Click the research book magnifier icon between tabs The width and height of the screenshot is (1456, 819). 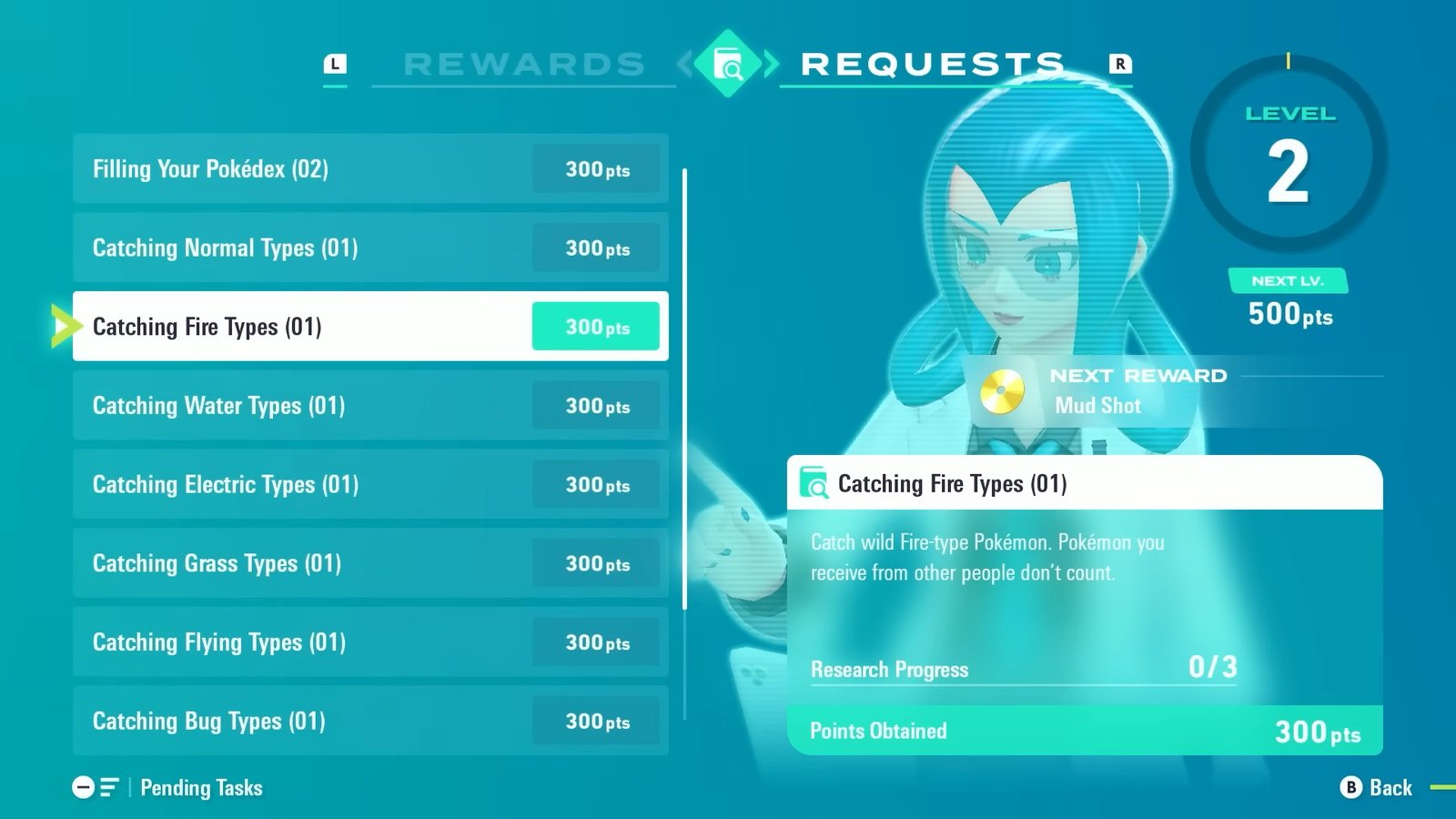point(728,62)
